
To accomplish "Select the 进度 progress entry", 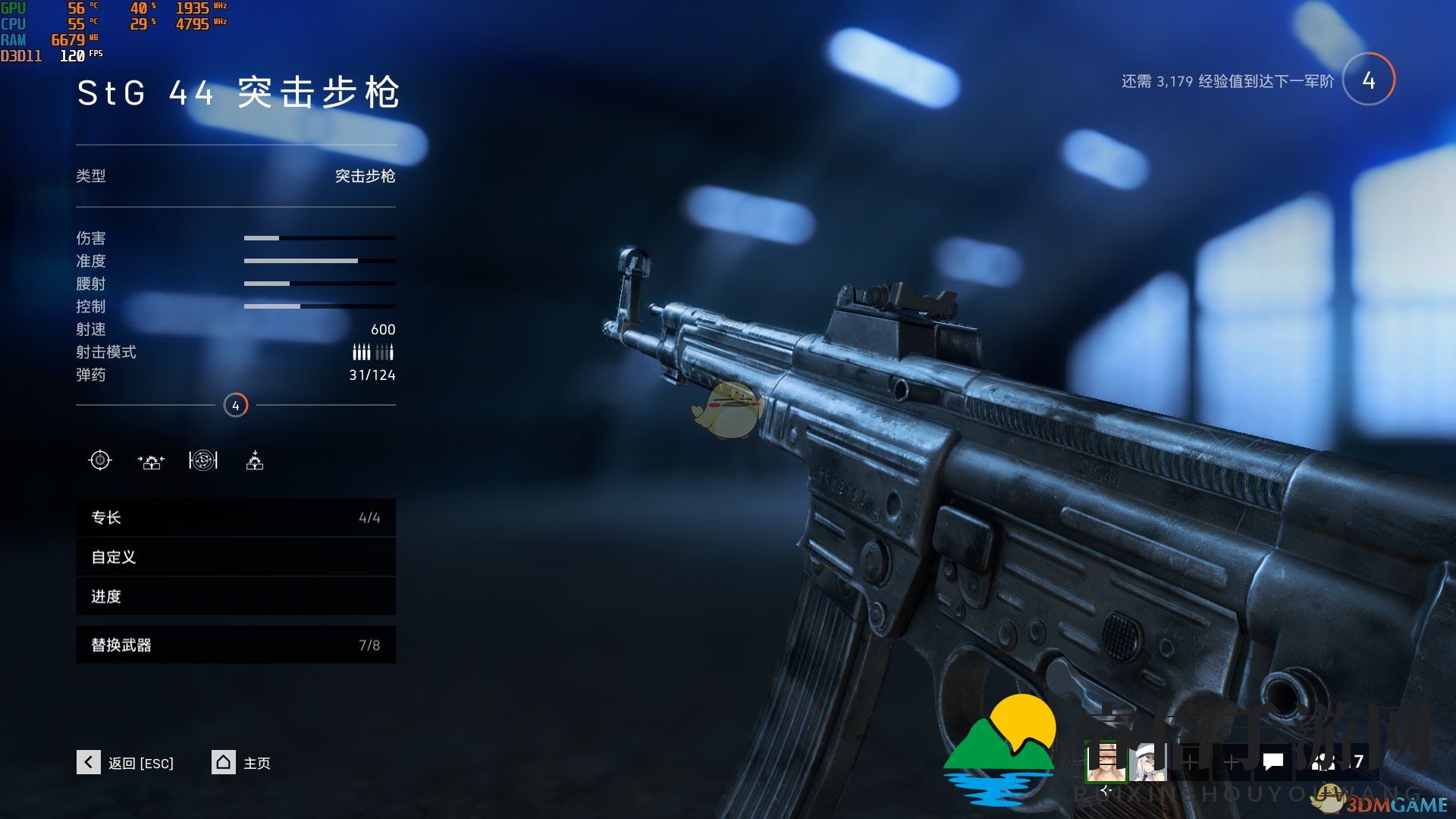I will [235, 597].
